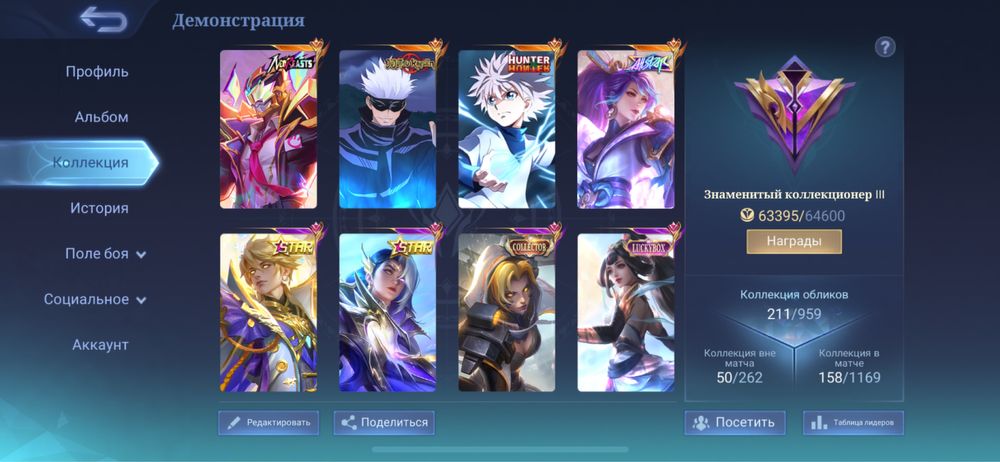Screen dimensions: 1000x462
Task: Open the История tab
Action: click(x=99, y=208)
